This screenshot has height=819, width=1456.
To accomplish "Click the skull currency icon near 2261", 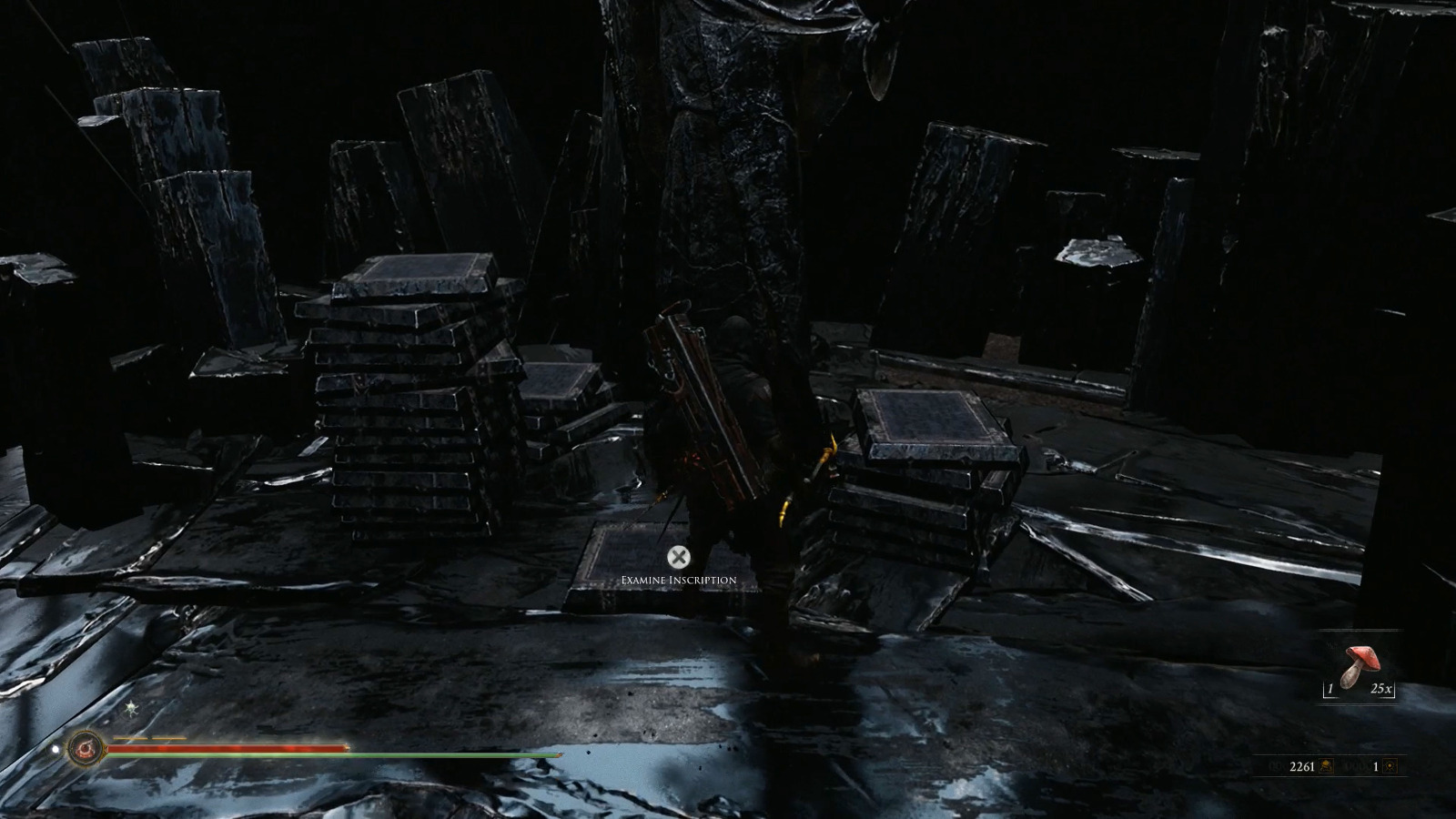I will 1326,766.
